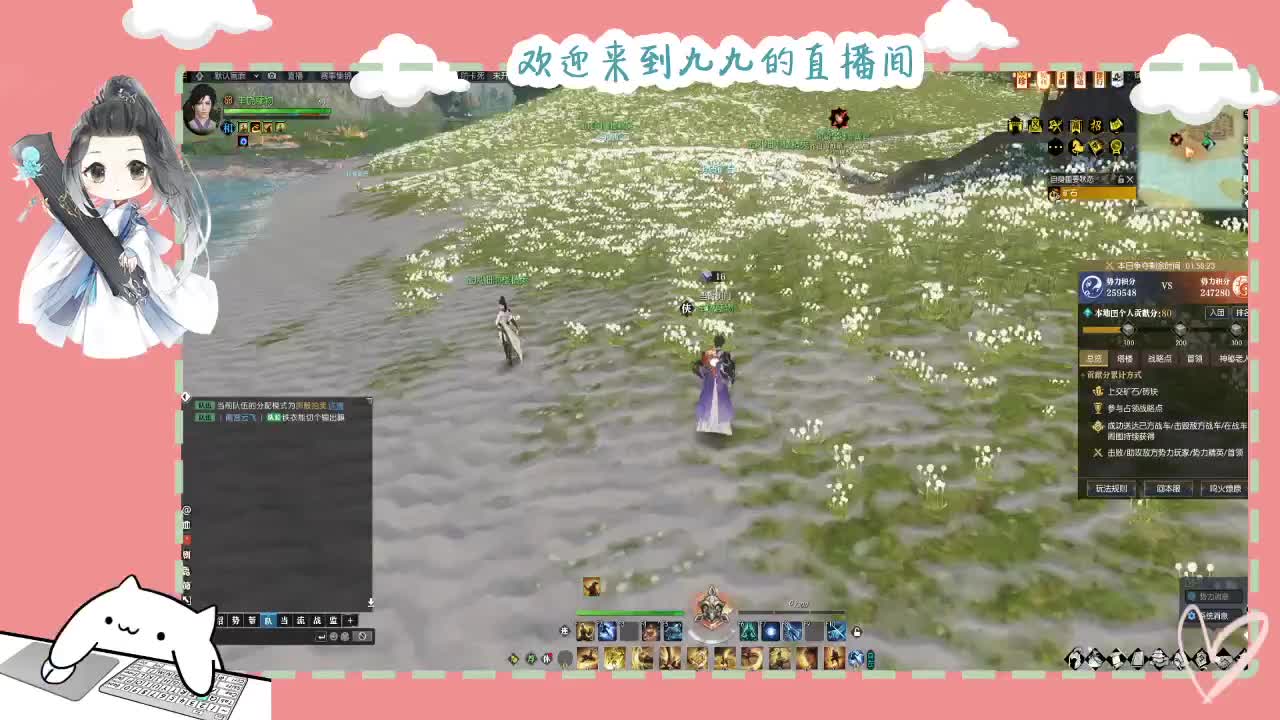
Task: Open the 直播 menu on the top bar
Action: [294, 76]
